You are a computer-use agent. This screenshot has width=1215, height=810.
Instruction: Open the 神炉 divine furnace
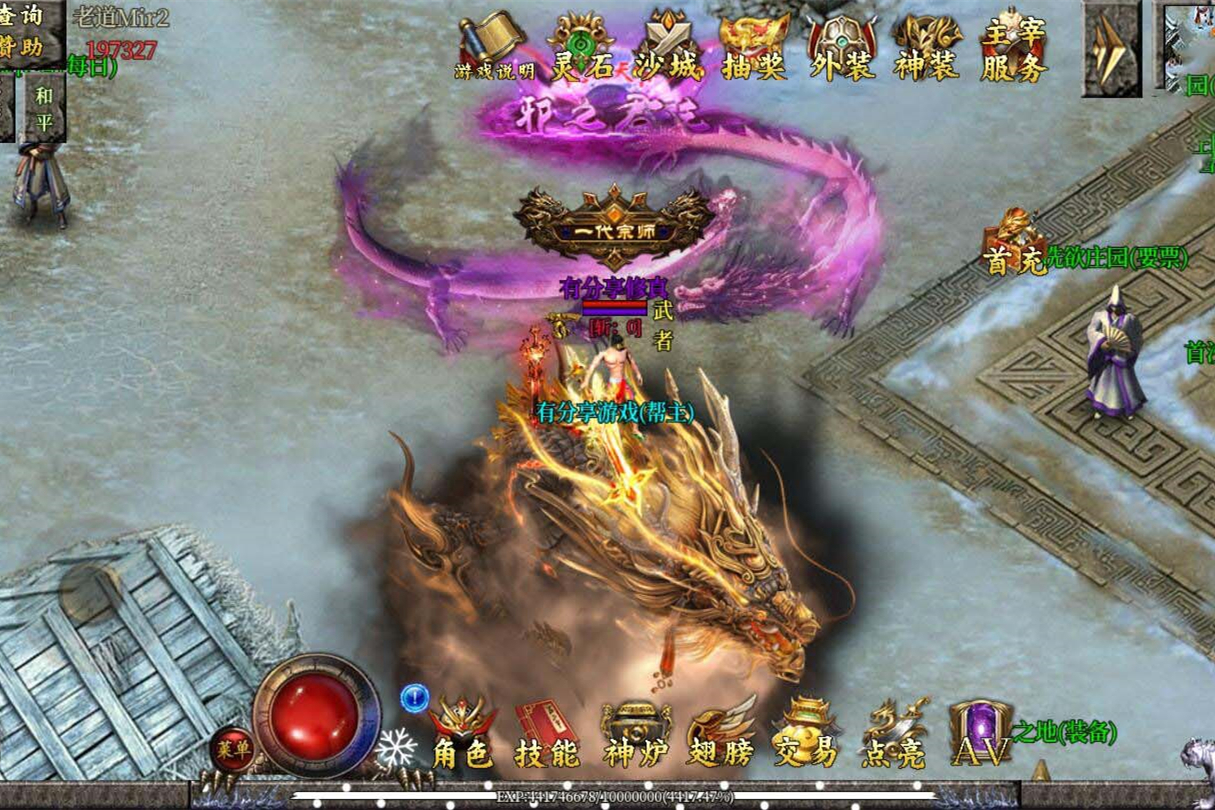(x=634, y=735)
